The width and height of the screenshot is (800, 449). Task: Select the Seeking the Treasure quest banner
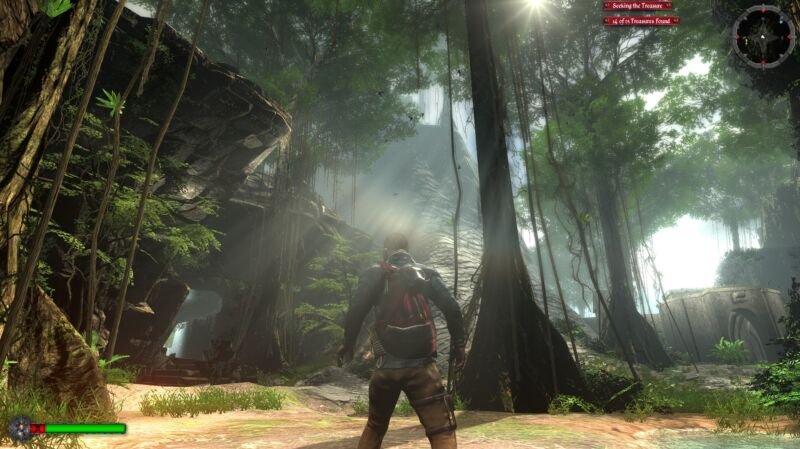click(640, 6)
